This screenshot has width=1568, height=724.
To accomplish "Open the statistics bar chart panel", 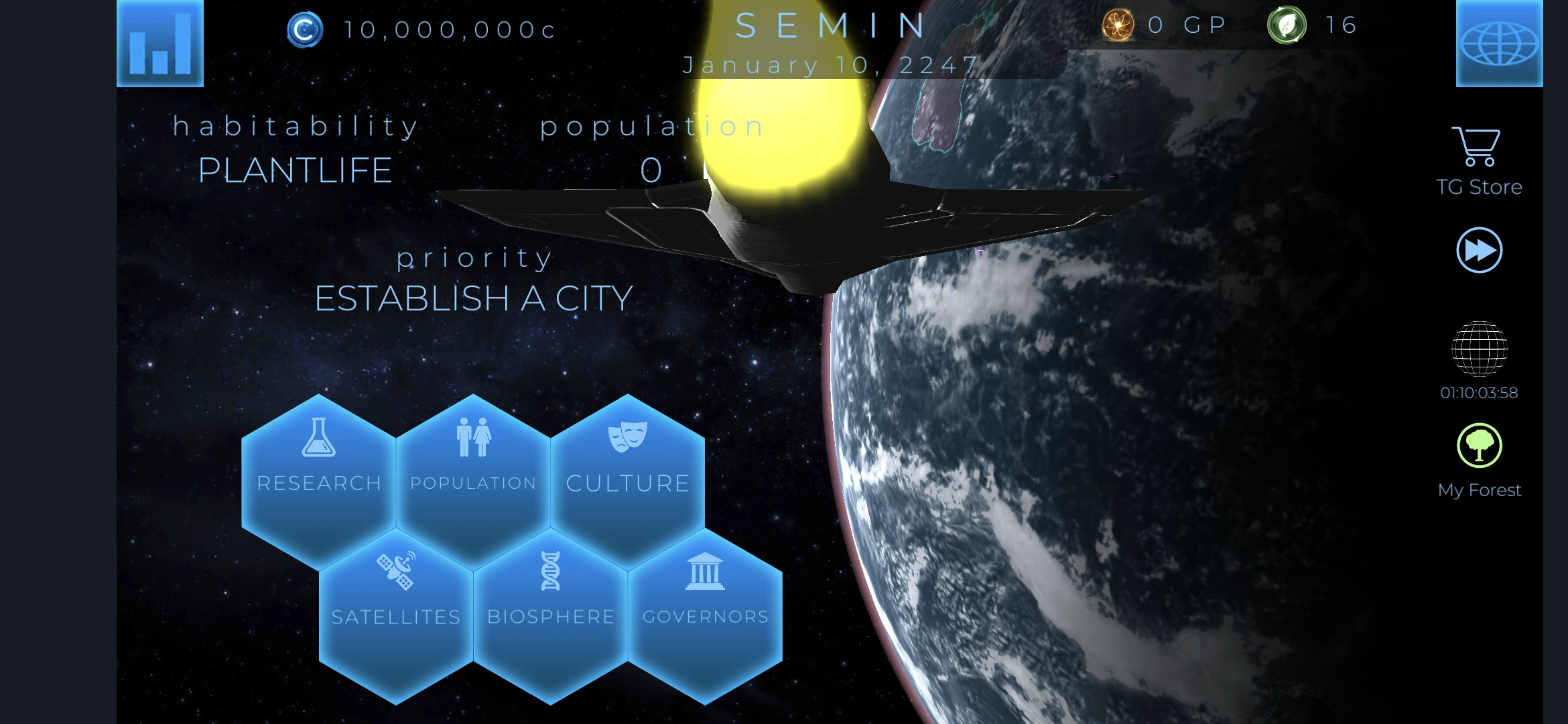I will [160, 44].
